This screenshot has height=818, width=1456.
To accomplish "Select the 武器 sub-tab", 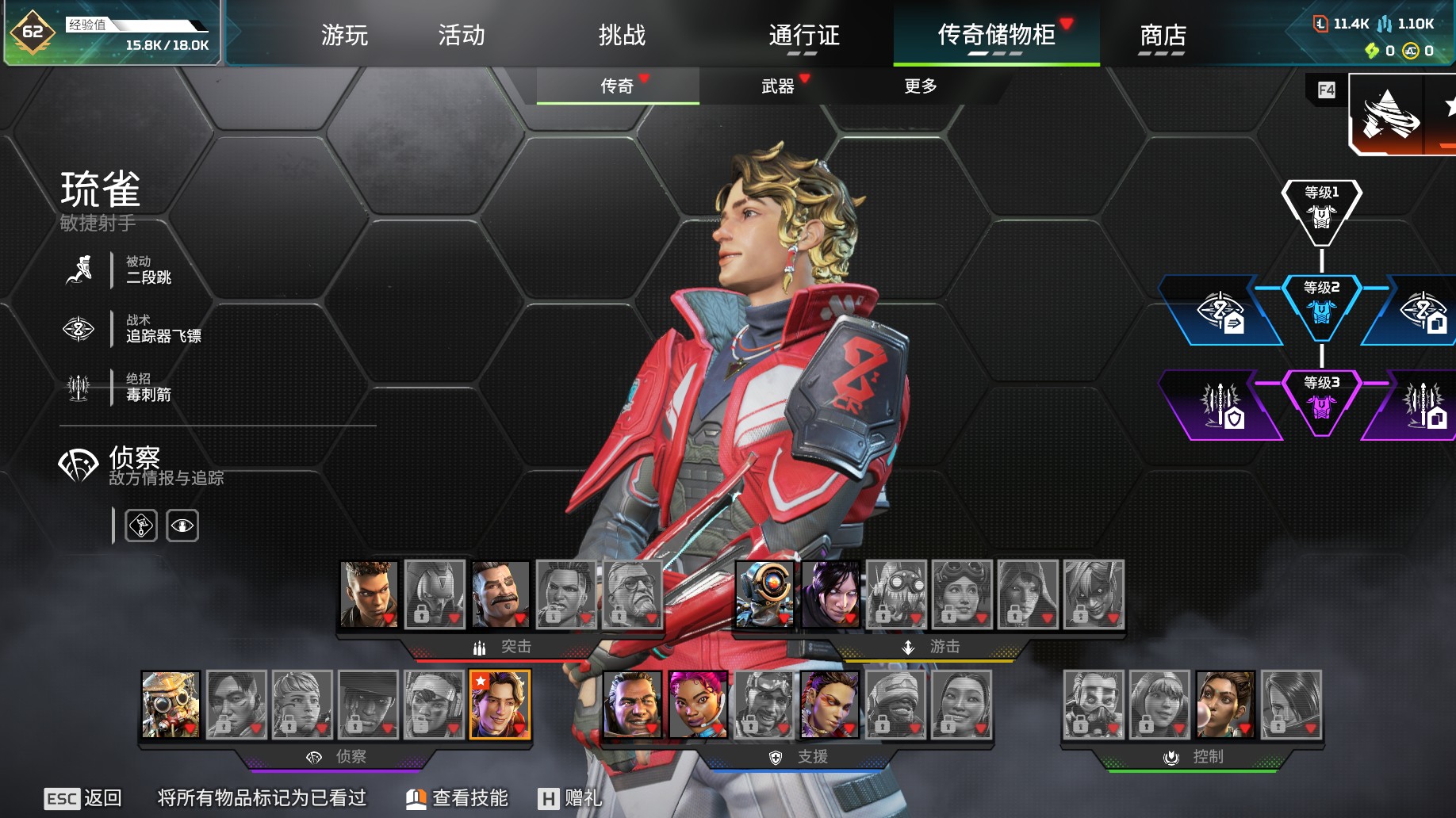I will 778,86.
